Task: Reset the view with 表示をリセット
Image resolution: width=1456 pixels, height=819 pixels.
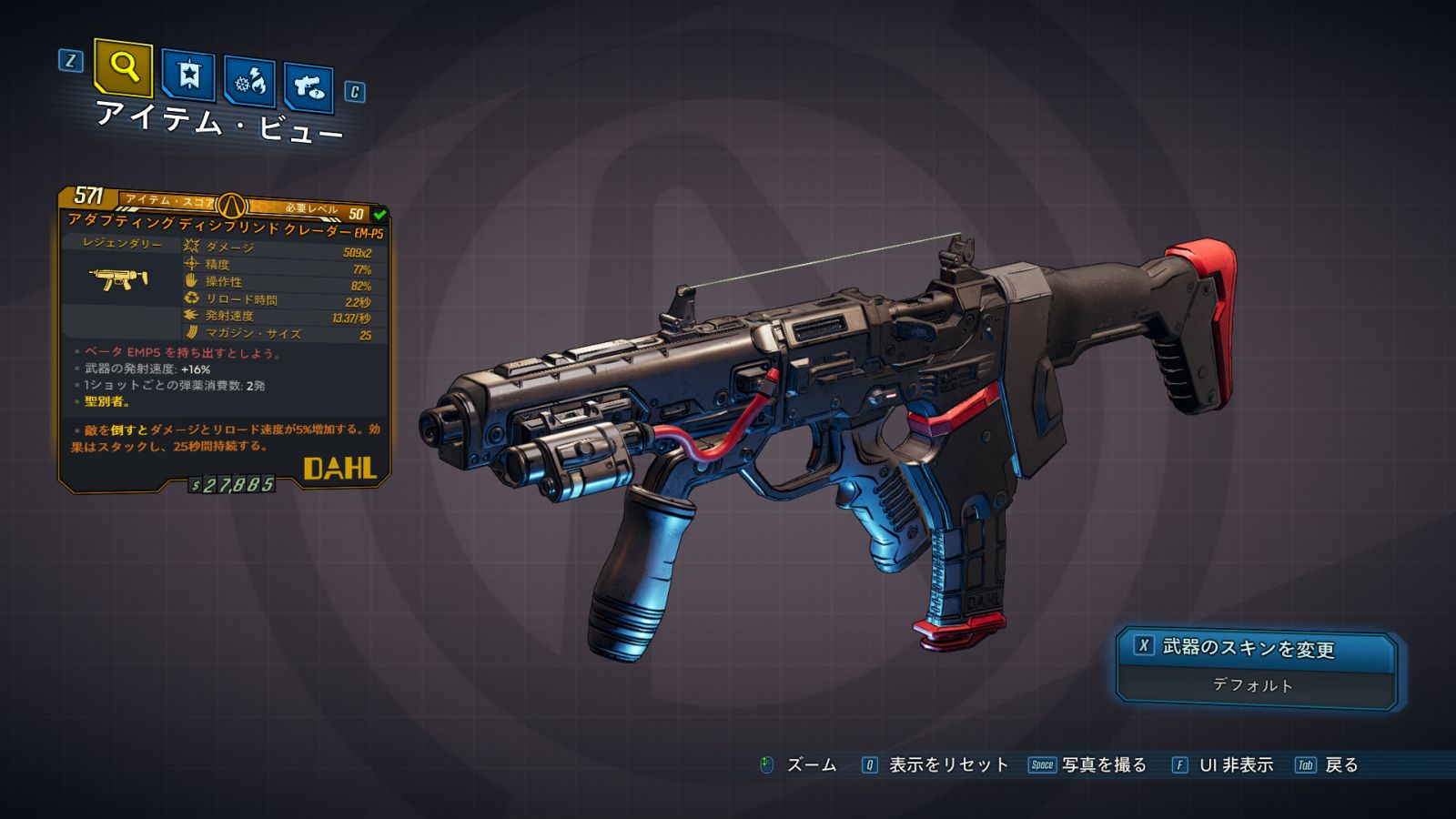Action: tap(947, 765)
